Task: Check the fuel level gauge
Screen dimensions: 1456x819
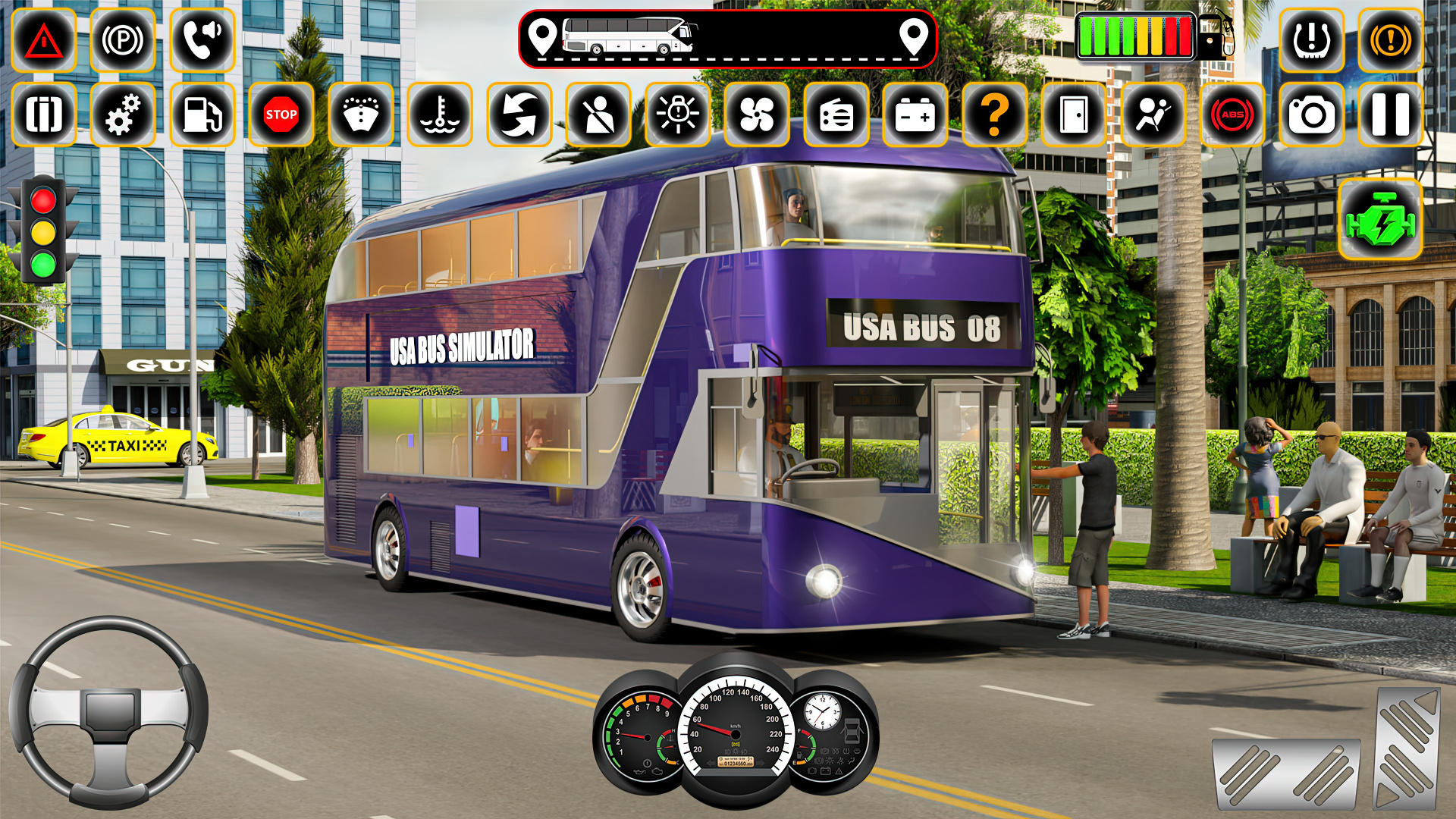Action: (x=1137, y=34)
